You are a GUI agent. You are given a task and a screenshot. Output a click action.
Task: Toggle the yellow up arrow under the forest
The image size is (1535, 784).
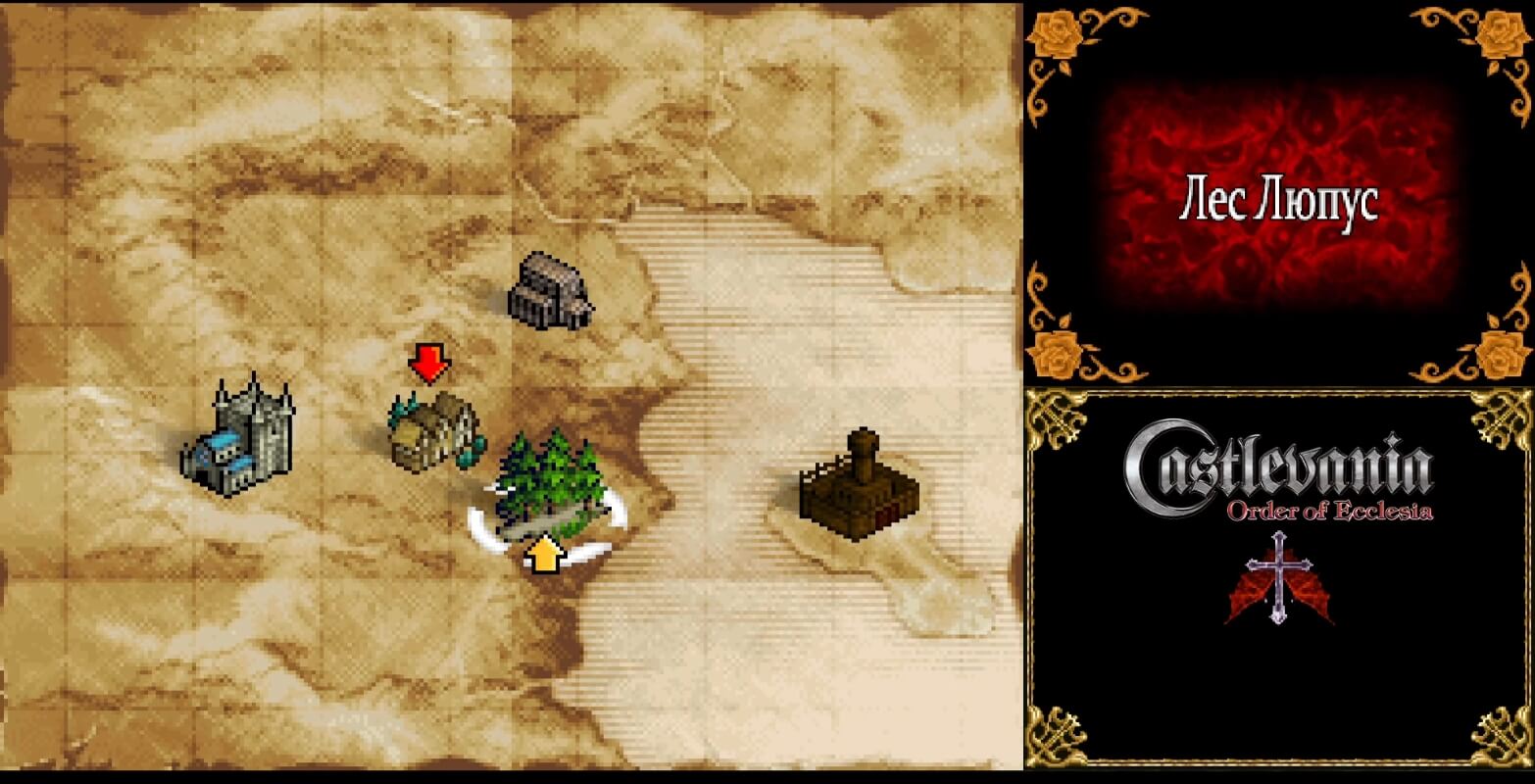click(546, 554)
